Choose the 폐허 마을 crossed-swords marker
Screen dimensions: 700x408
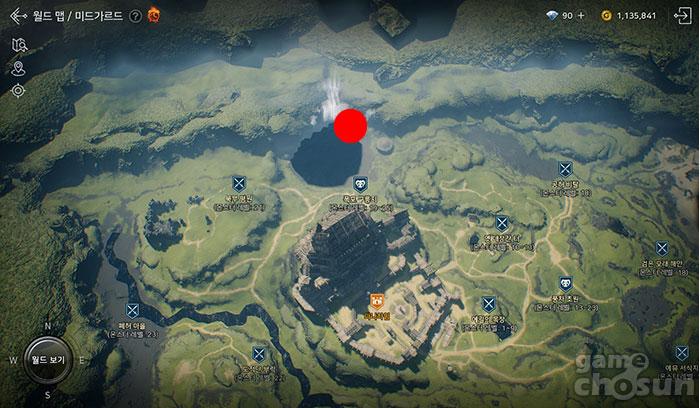click(x=132, y=312)
